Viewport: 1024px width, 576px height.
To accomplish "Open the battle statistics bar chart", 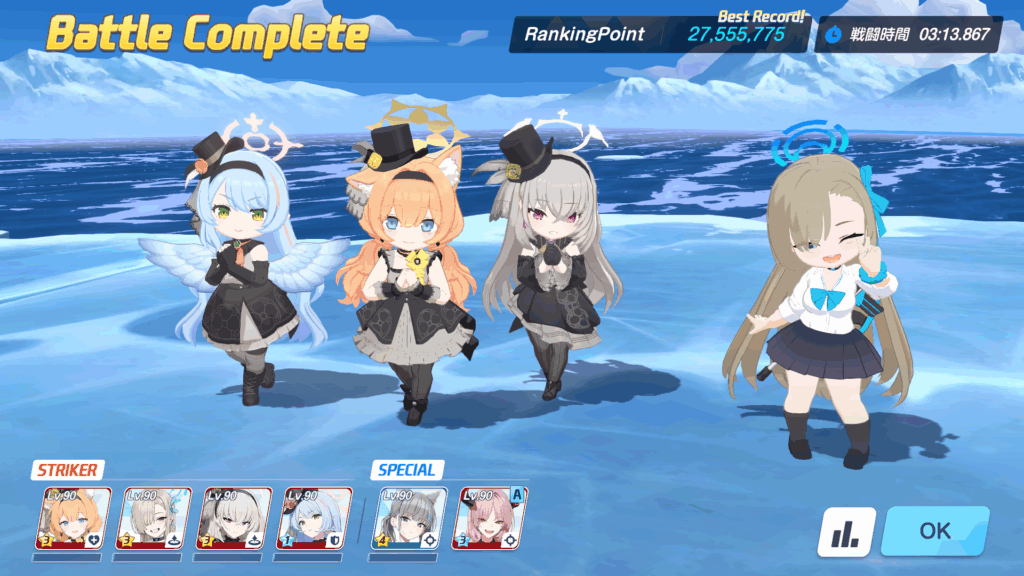I will [x=846, y=532].
